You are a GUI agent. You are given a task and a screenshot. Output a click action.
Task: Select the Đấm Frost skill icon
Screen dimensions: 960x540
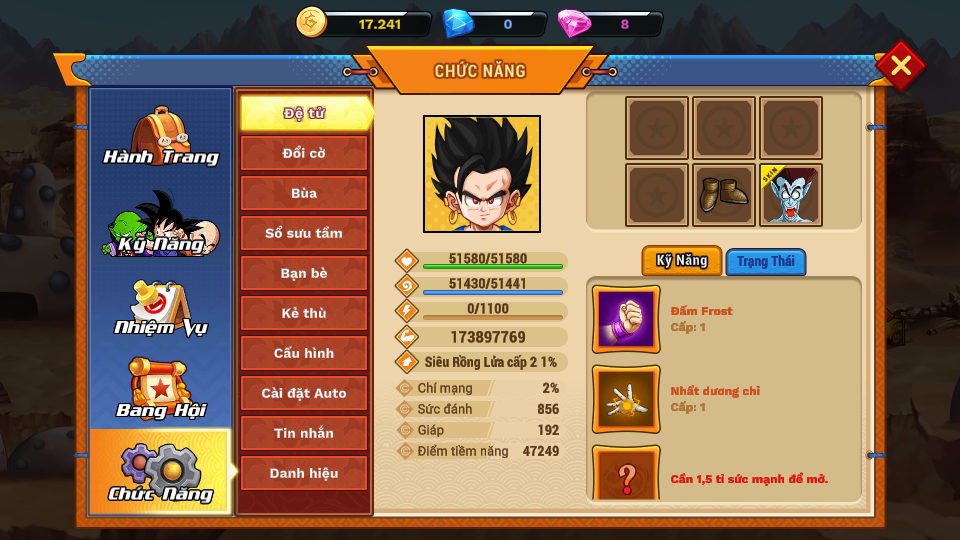pos(626,319)
